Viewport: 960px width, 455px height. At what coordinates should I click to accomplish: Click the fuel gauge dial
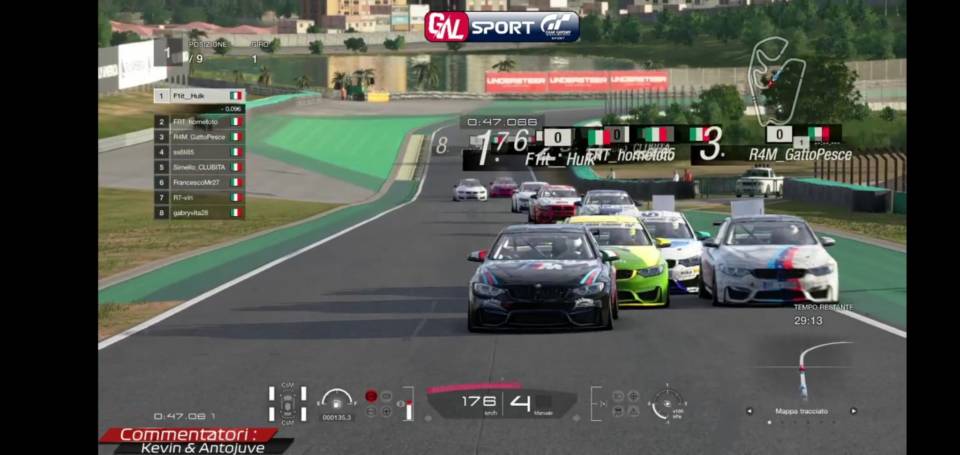click(x=337, y=401)
